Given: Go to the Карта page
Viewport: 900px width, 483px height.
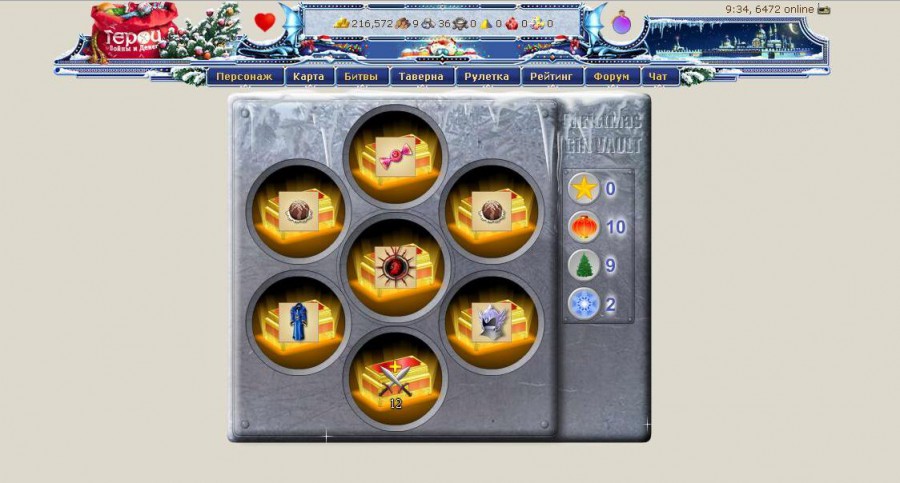Looking at the screenshot, I should (x=309, y=76).
